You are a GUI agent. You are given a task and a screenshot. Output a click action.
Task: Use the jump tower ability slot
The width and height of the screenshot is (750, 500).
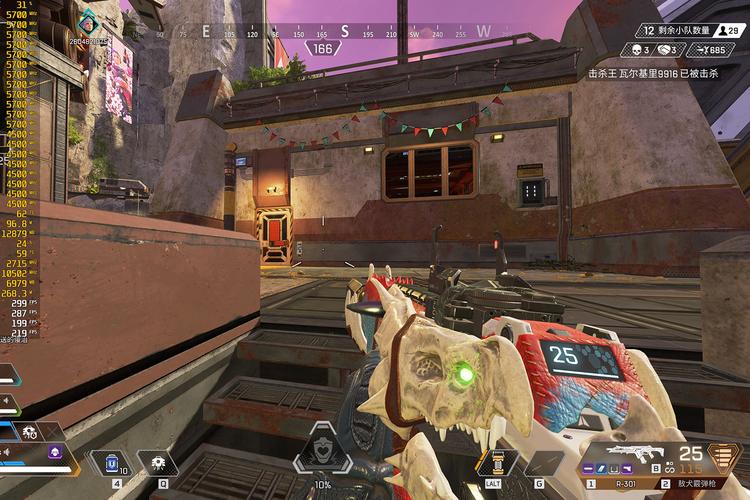tap(490, 462)
